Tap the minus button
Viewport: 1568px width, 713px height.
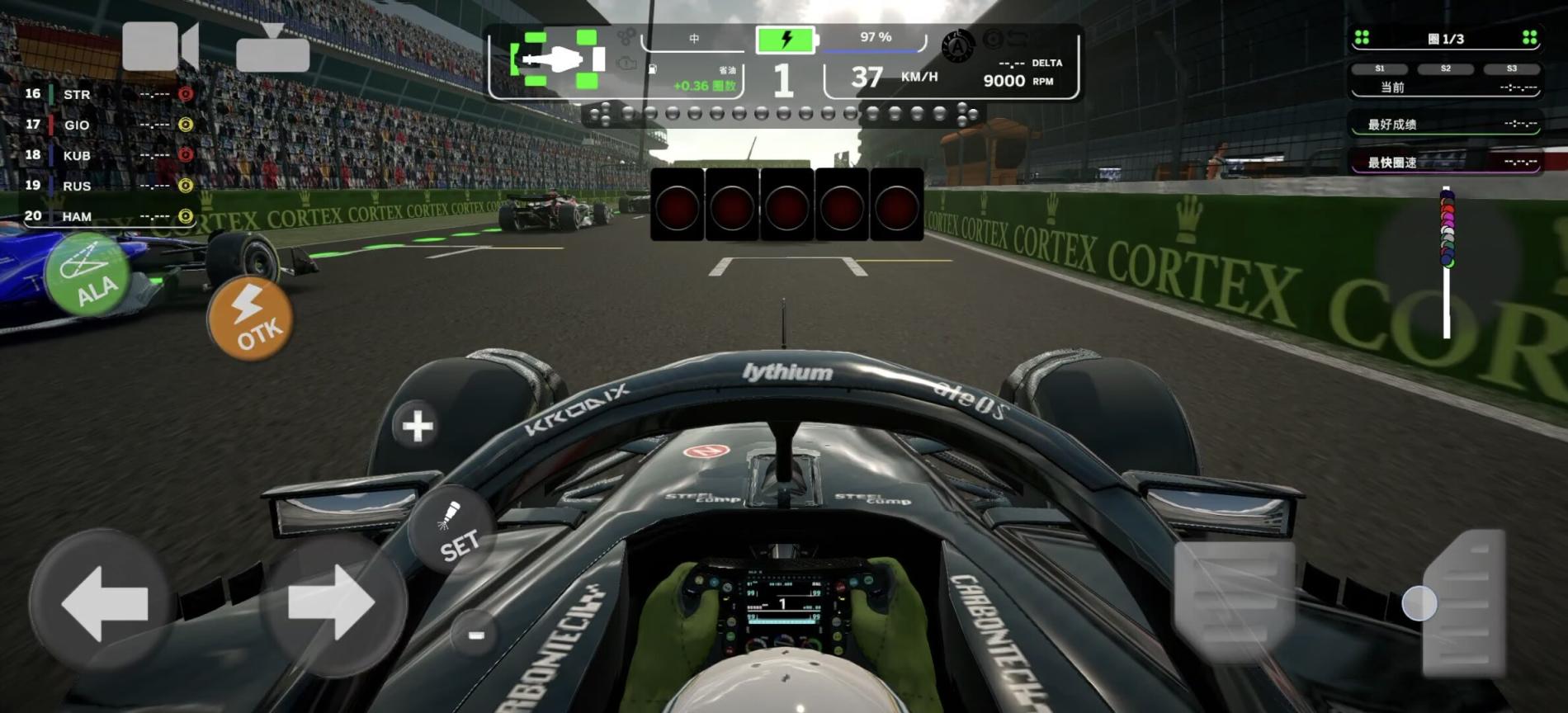475,634
